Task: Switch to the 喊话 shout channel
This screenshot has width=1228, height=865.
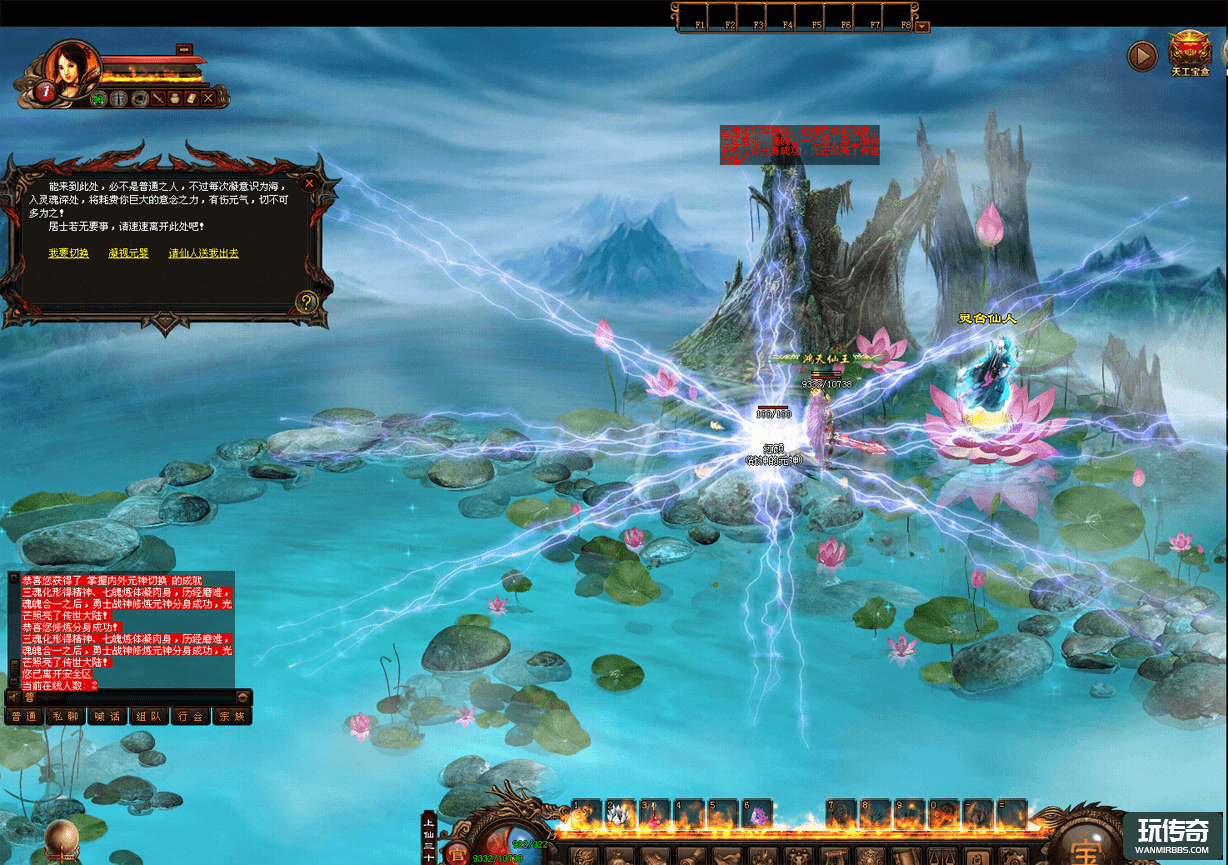Action: [107, 716]
